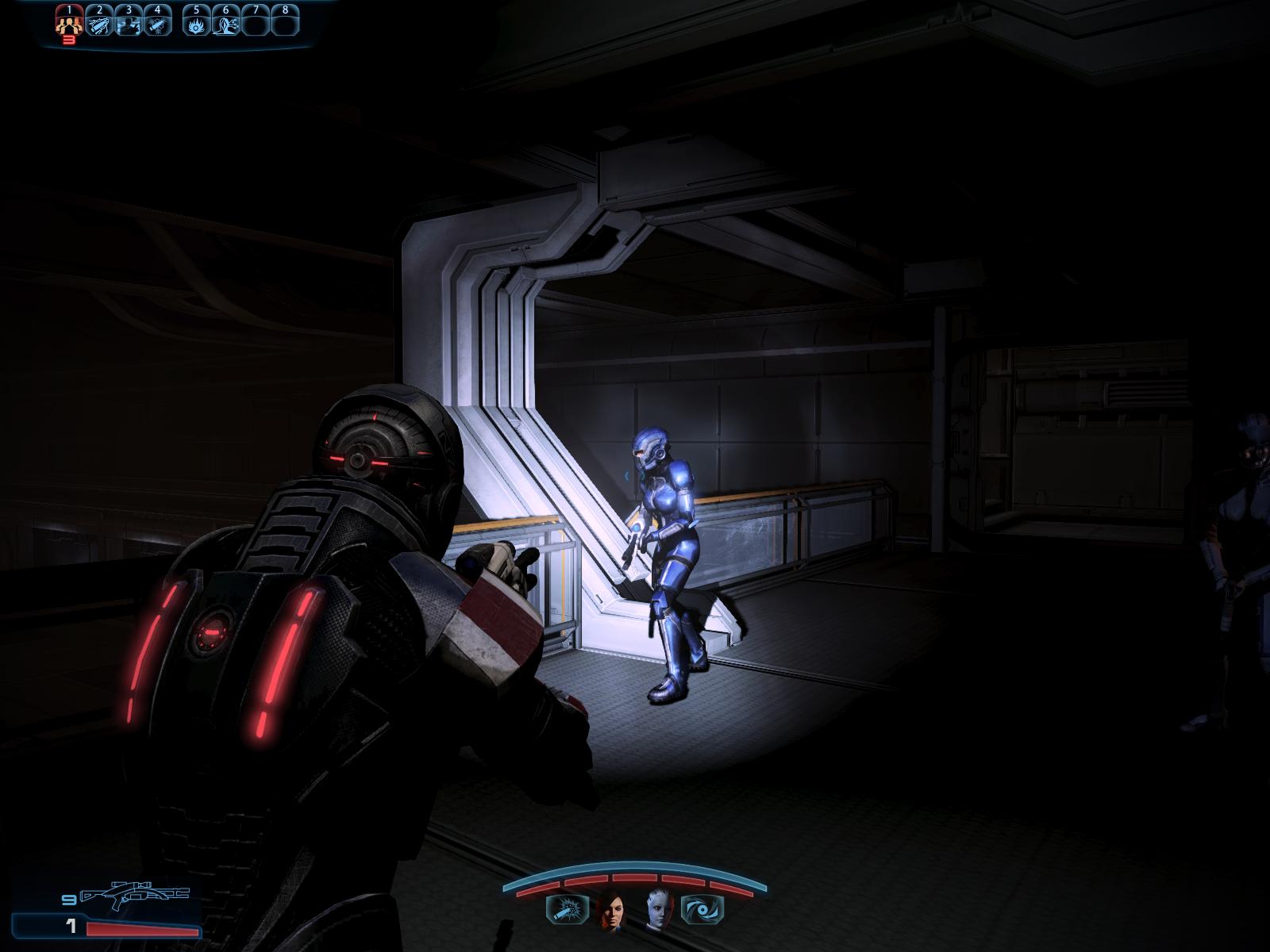Trigger the Adrenaline Rush power in slot 3
The height and width of the screenshot is (952, 1270).
coord(129,24)
